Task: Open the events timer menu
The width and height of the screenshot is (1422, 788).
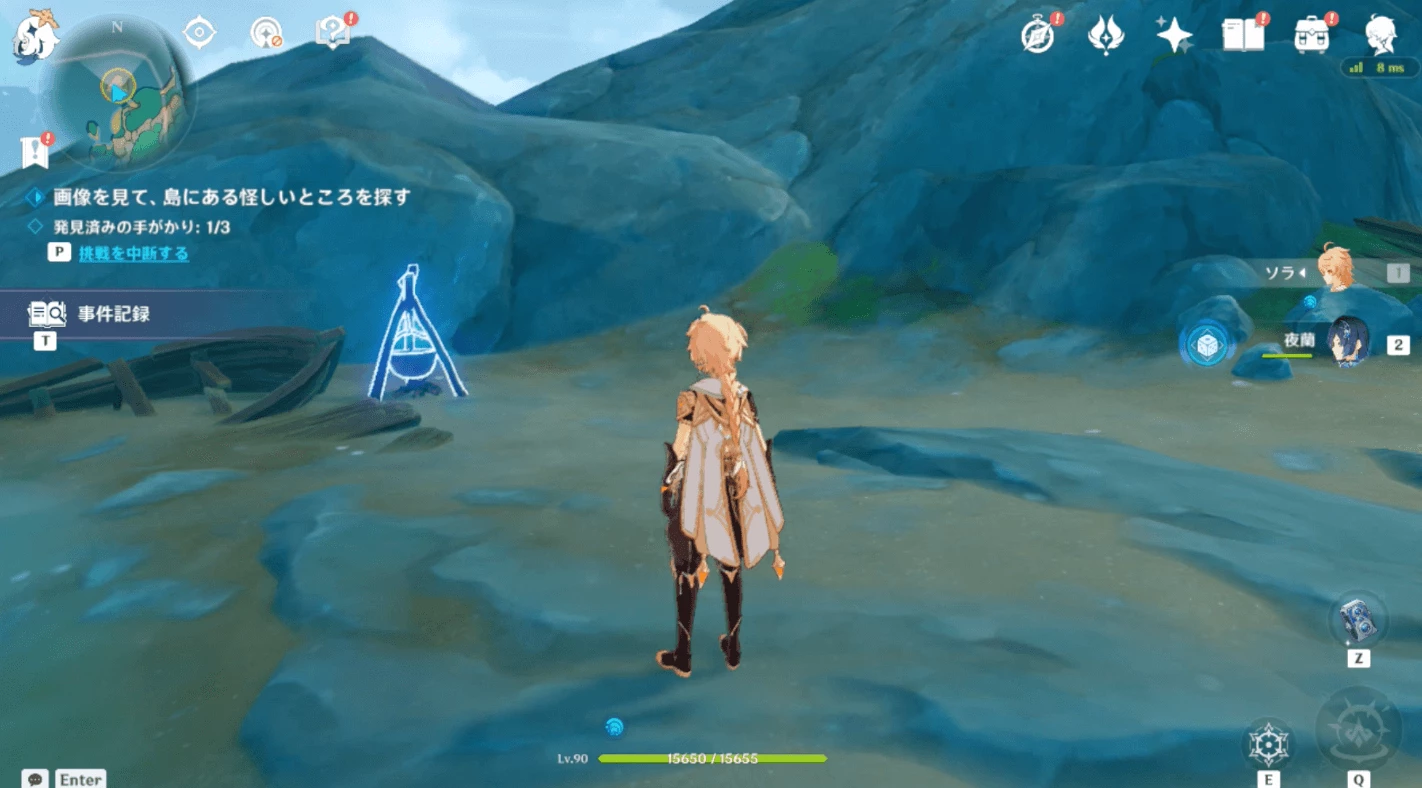Action: click(x=1037, y=33)
